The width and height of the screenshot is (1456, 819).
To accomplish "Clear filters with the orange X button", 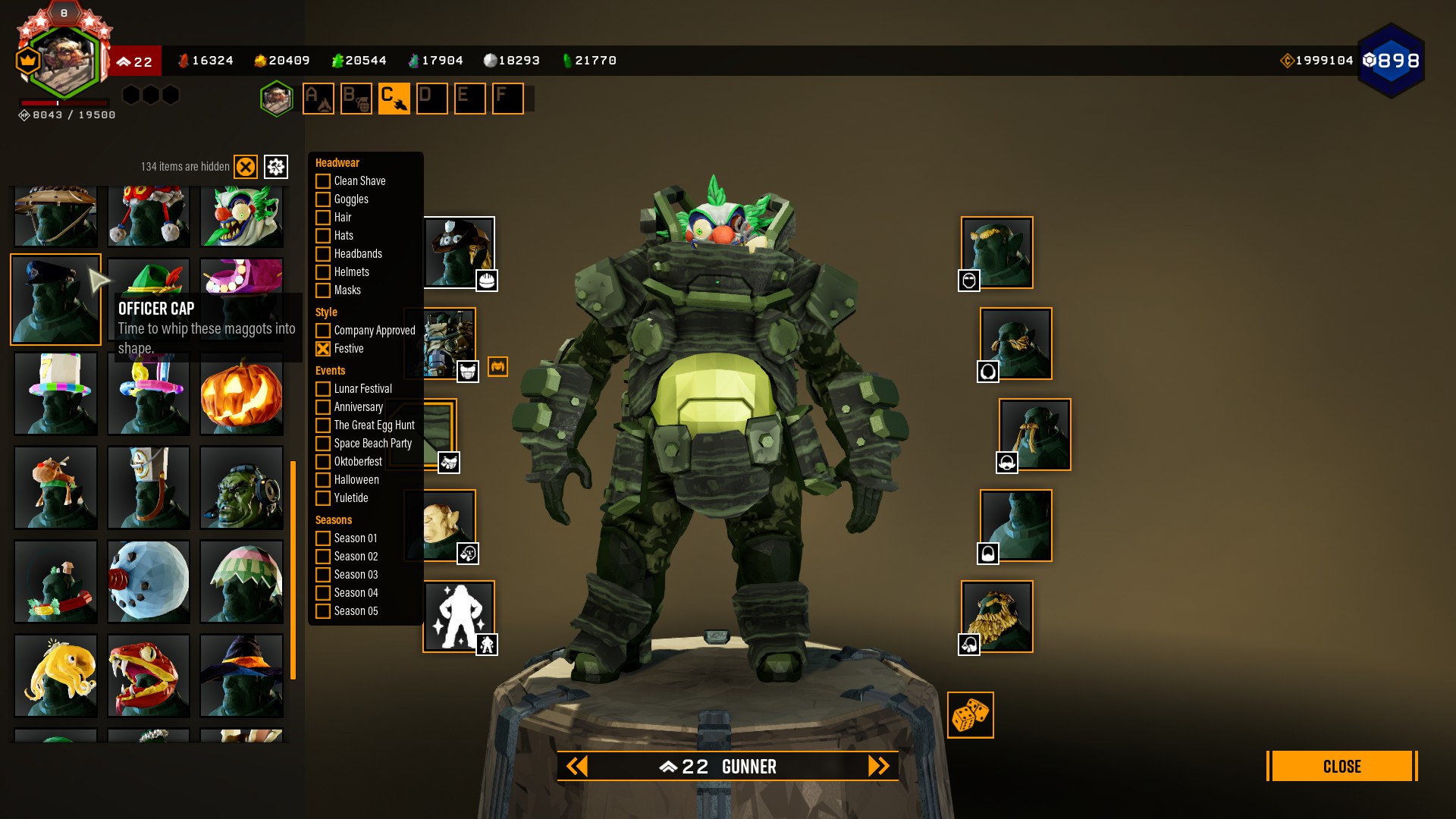I will coord(246,167).
